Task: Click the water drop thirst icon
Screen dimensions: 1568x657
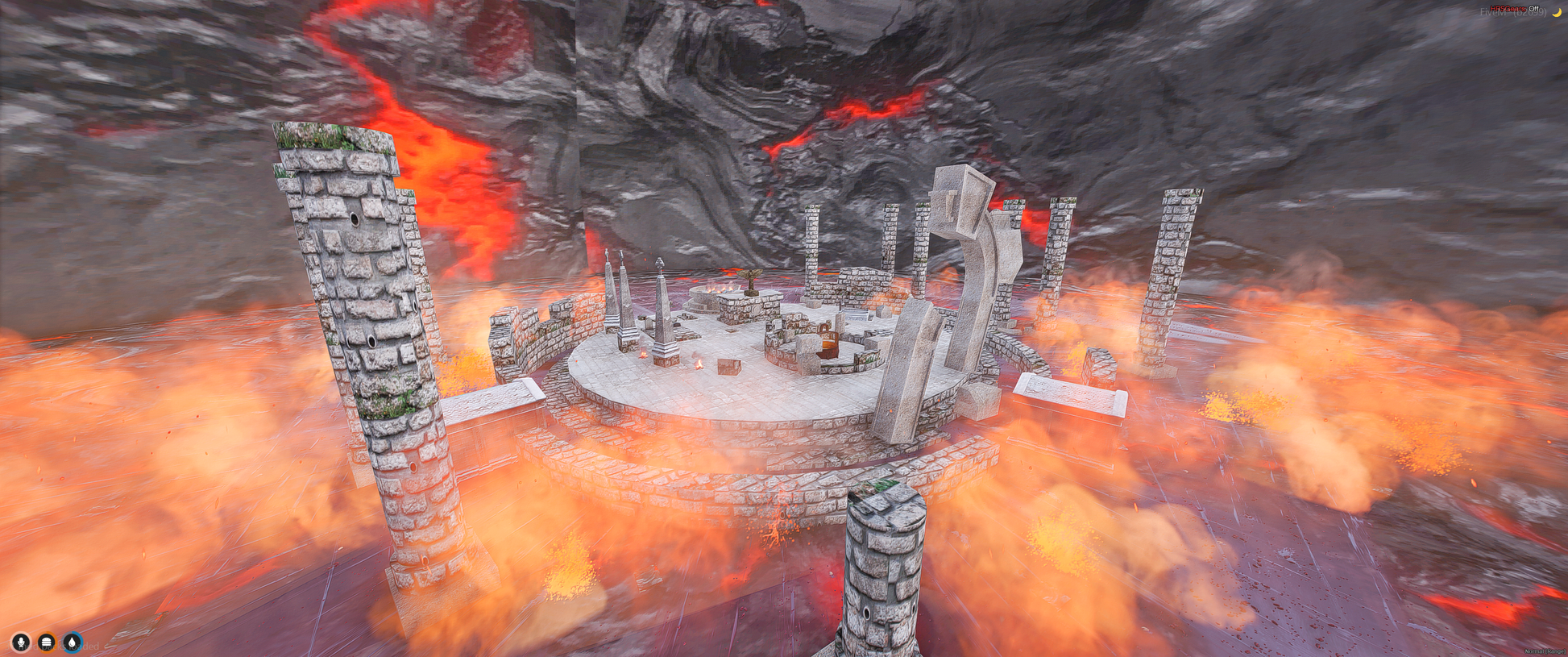Action: 73,642
